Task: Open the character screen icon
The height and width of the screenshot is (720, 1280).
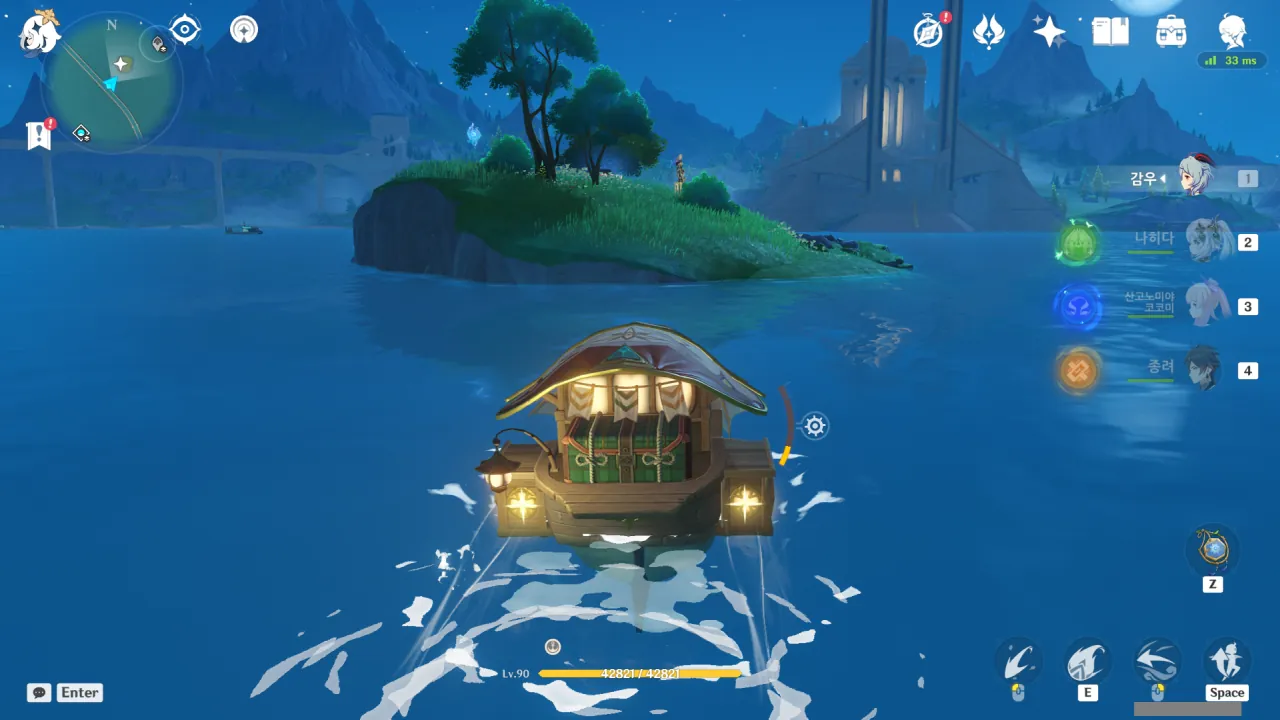Action: tap(1232, 32)
